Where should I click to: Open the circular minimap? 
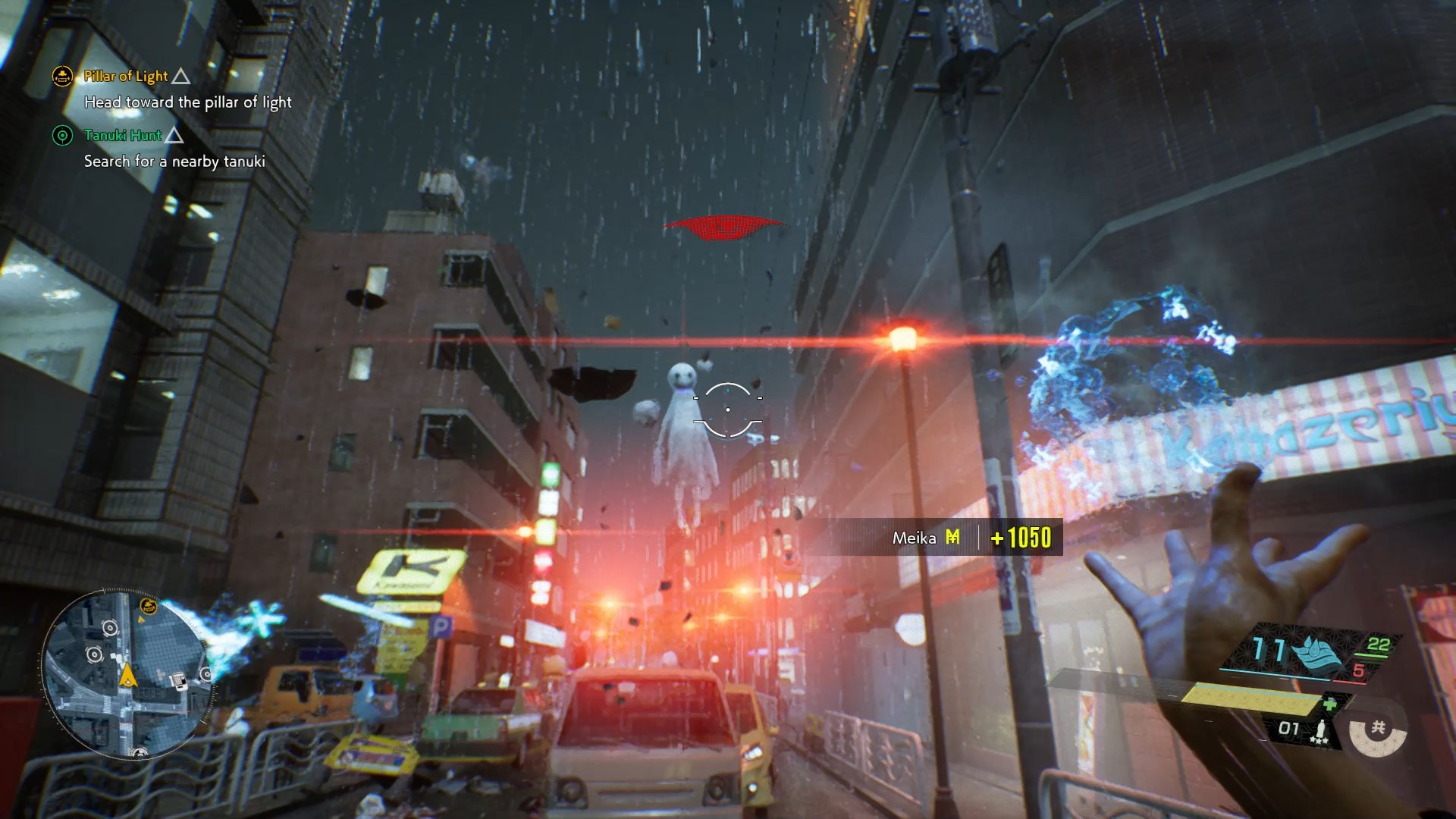(x=127, y=673)
